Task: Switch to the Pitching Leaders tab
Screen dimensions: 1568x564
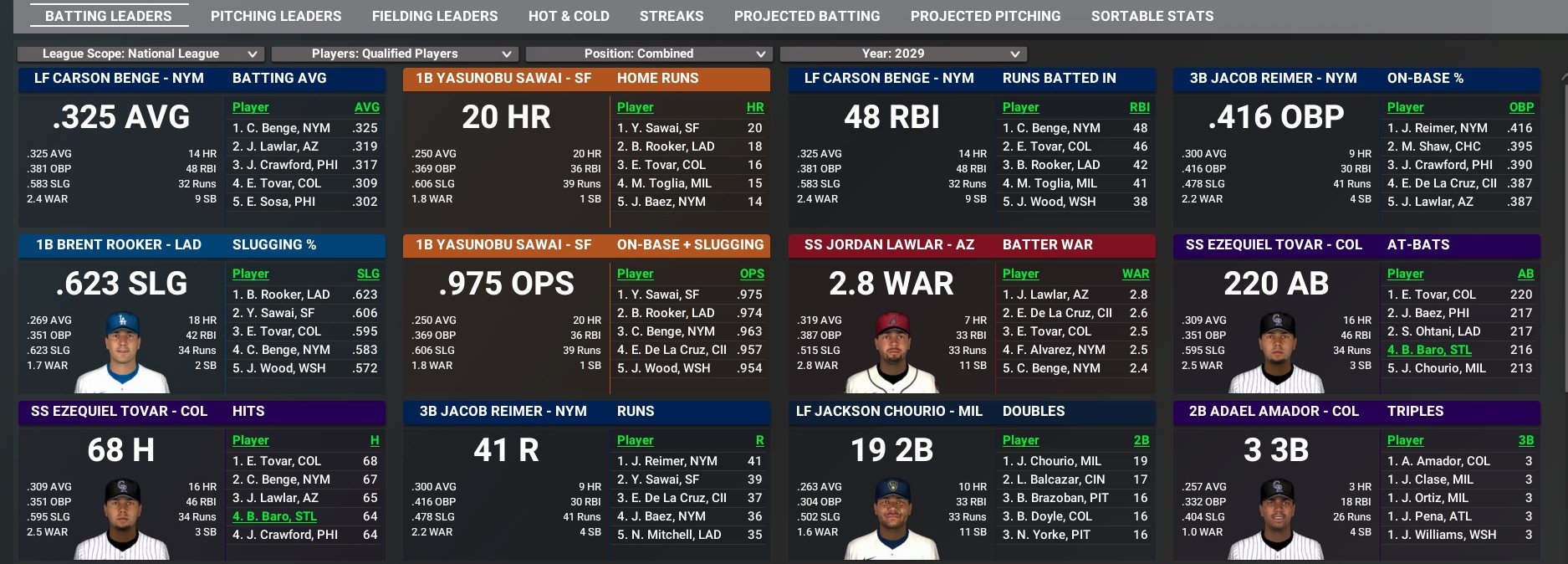Action: 276,16
